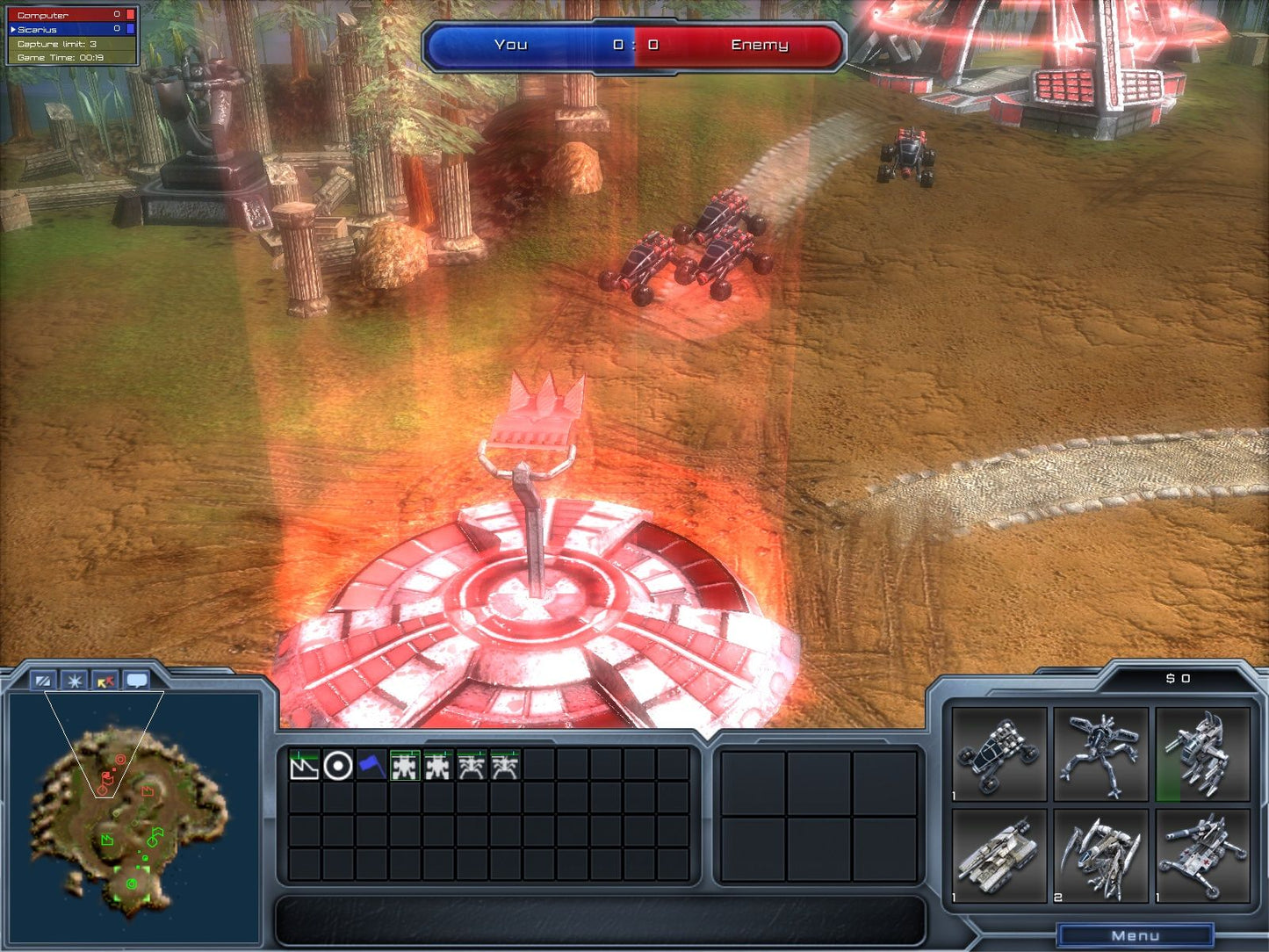Viewport: 1269px width, 952px height.
Task: Toggle the terrain view icon above the minimap
Action: [x=42, y=679]
